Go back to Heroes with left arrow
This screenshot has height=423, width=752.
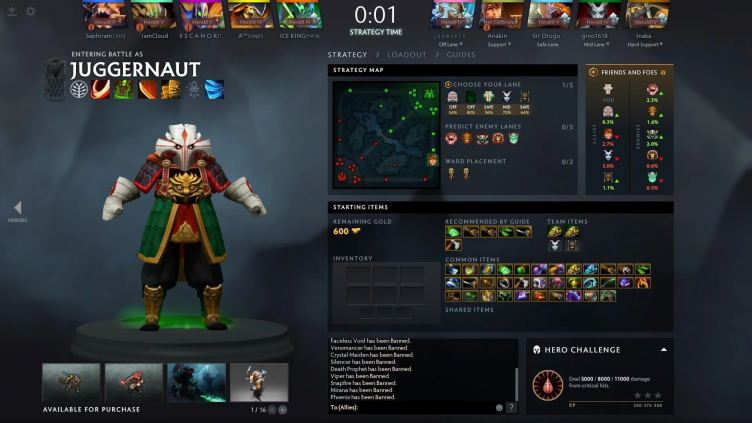click(17, 208)
